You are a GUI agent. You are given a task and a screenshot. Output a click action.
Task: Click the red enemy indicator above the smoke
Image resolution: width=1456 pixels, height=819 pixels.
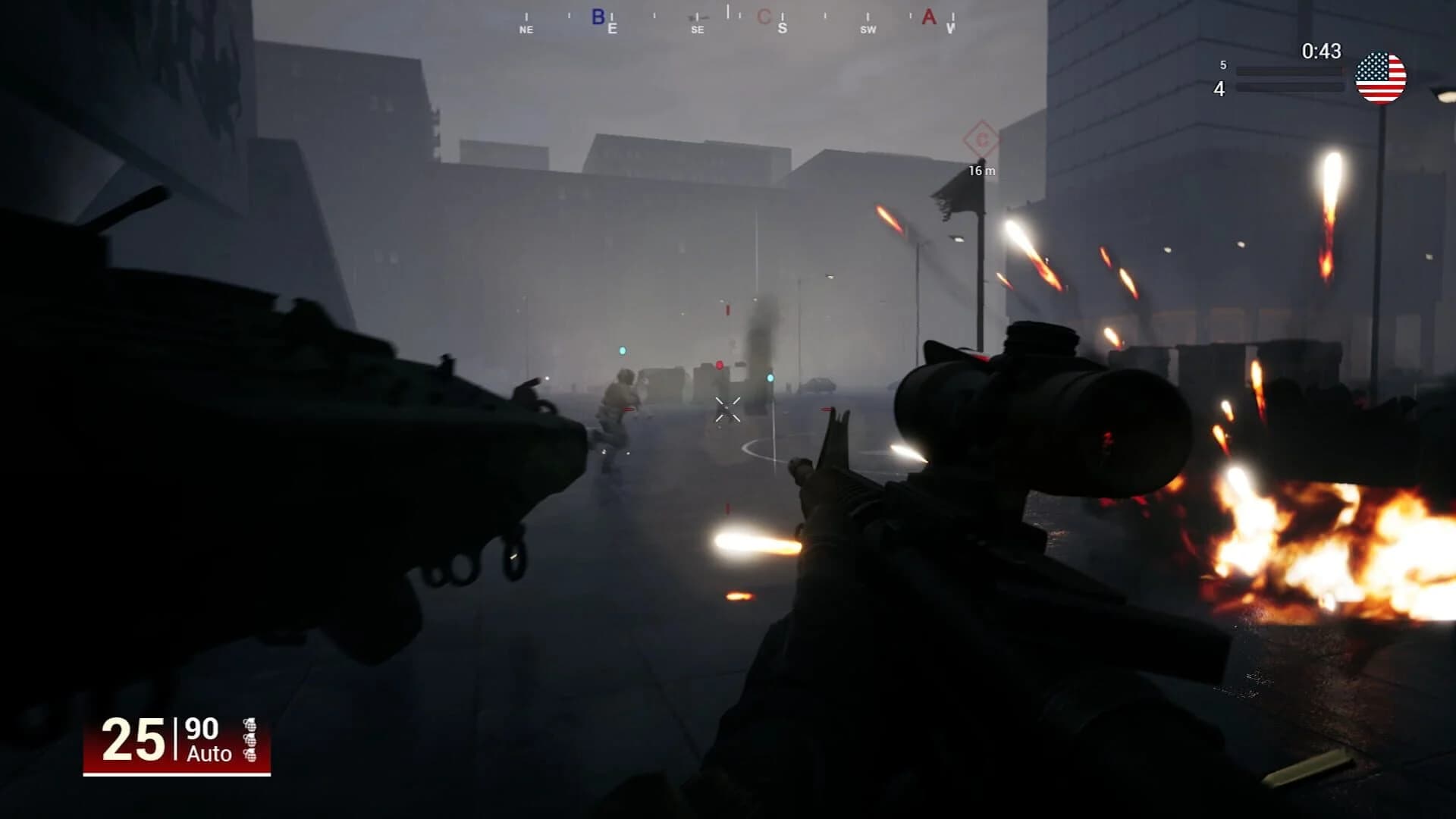tap(726, 309)
